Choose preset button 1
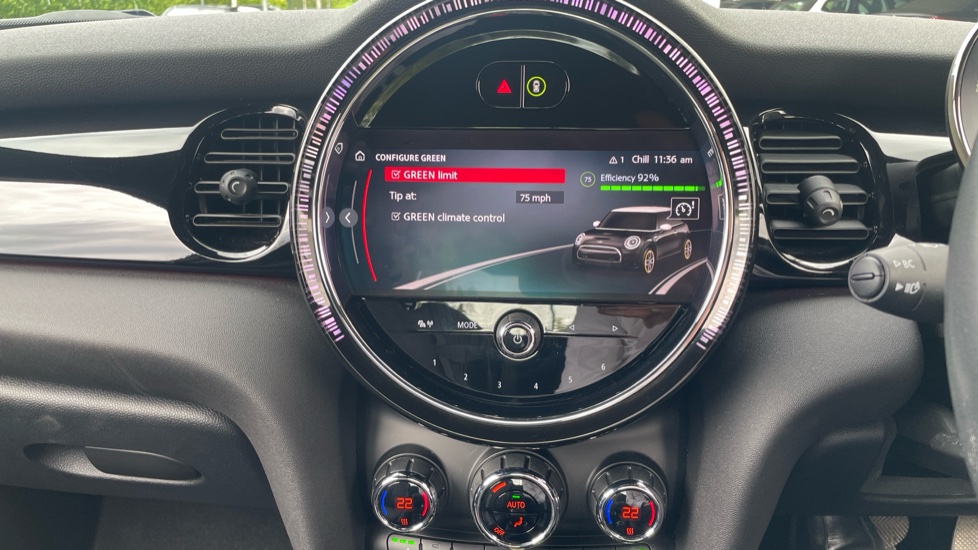 pyautogui.click(x=434, y=362)
